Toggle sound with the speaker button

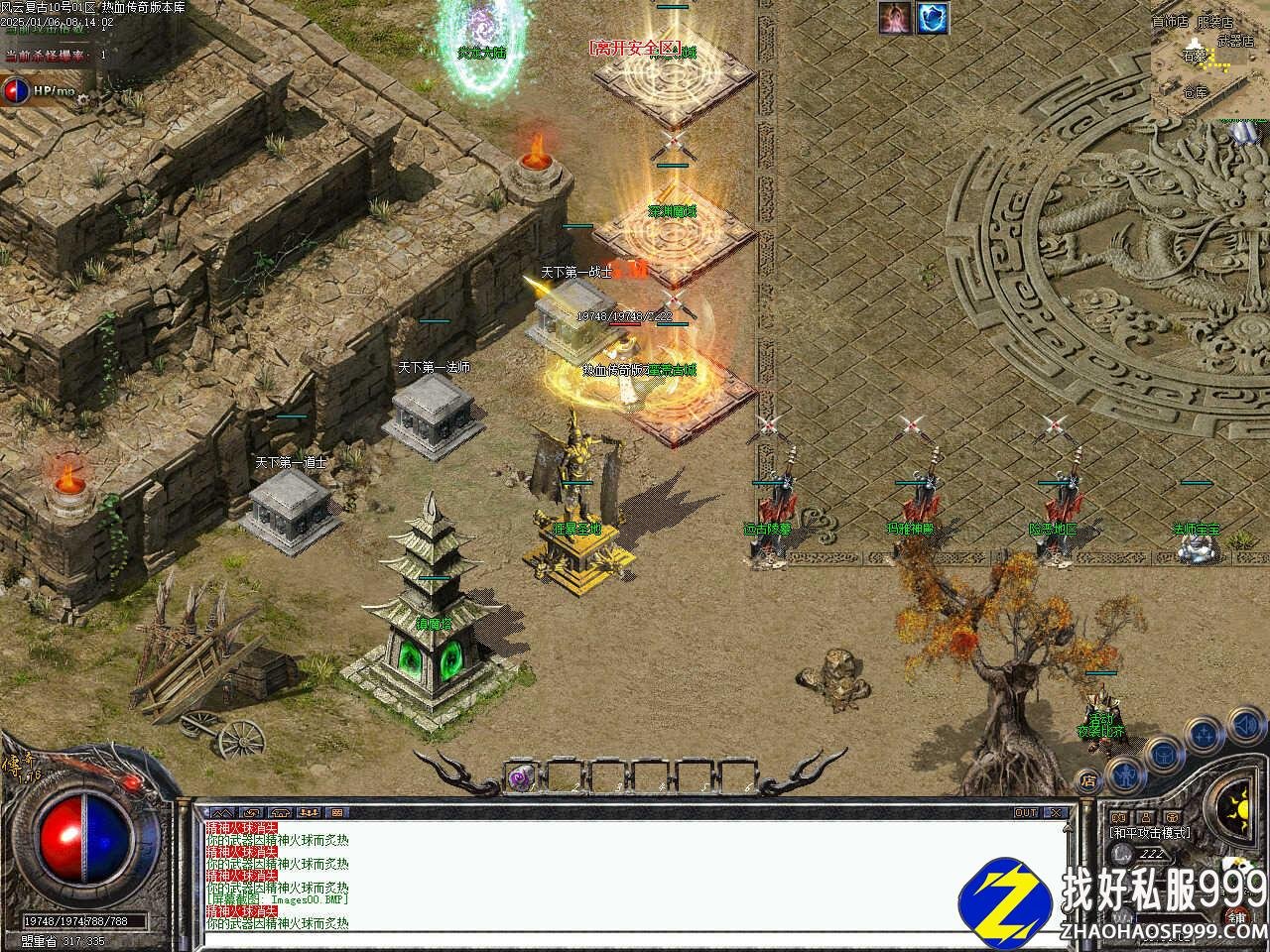[x=1244, y=727]
